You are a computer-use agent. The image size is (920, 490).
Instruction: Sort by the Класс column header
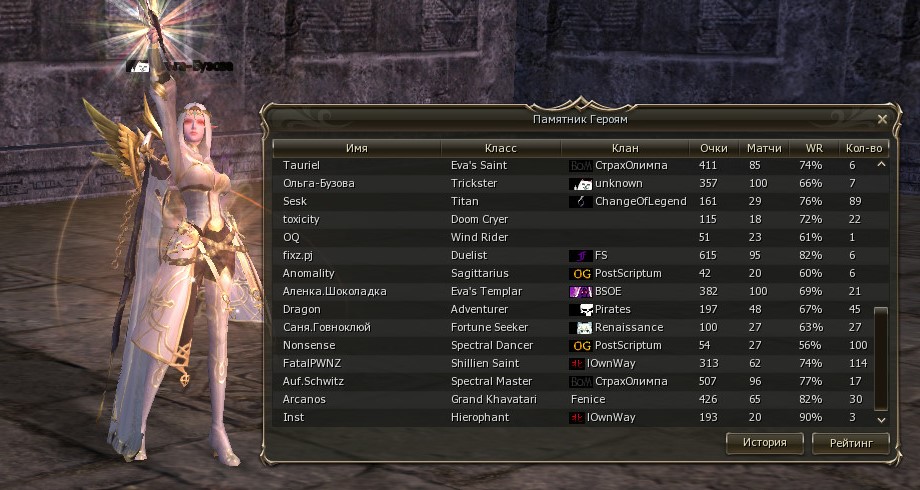click(500, 148)
